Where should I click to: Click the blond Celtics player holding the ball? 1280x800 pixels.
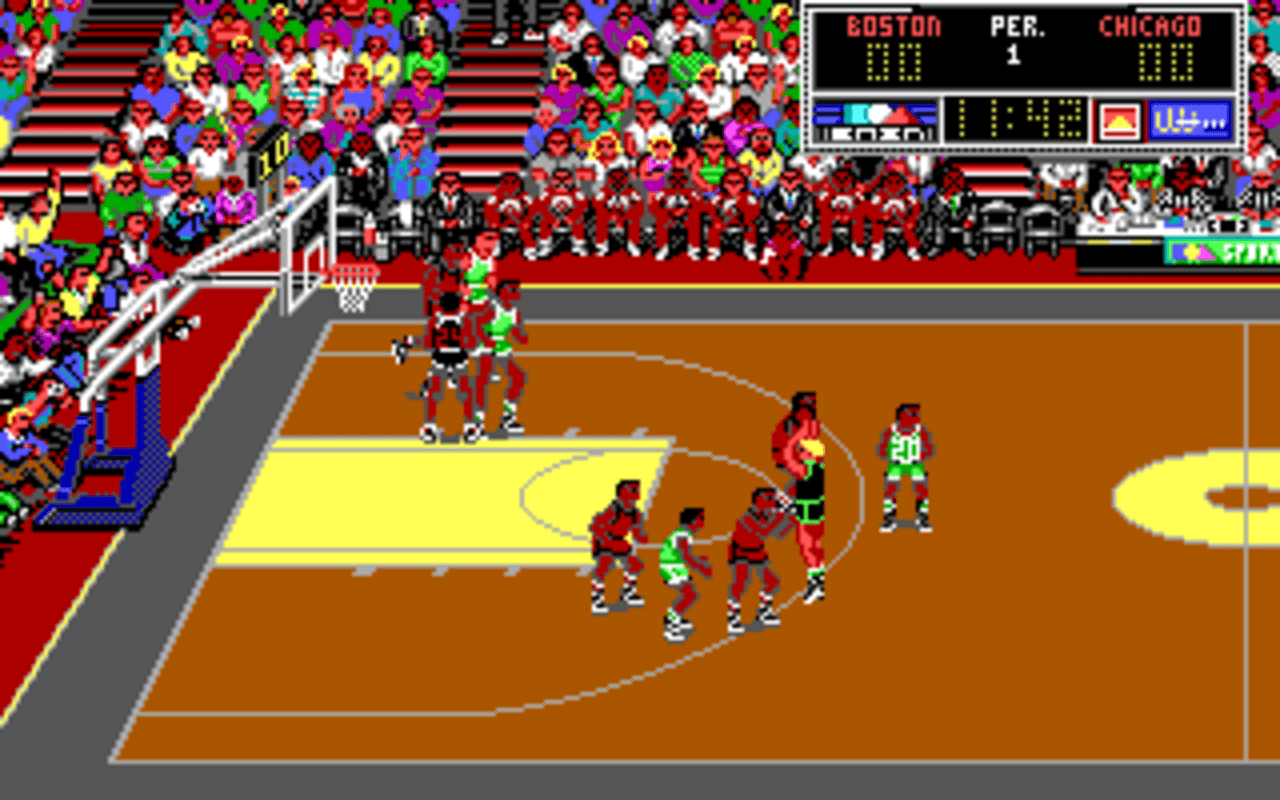click(x=805, y=480)
